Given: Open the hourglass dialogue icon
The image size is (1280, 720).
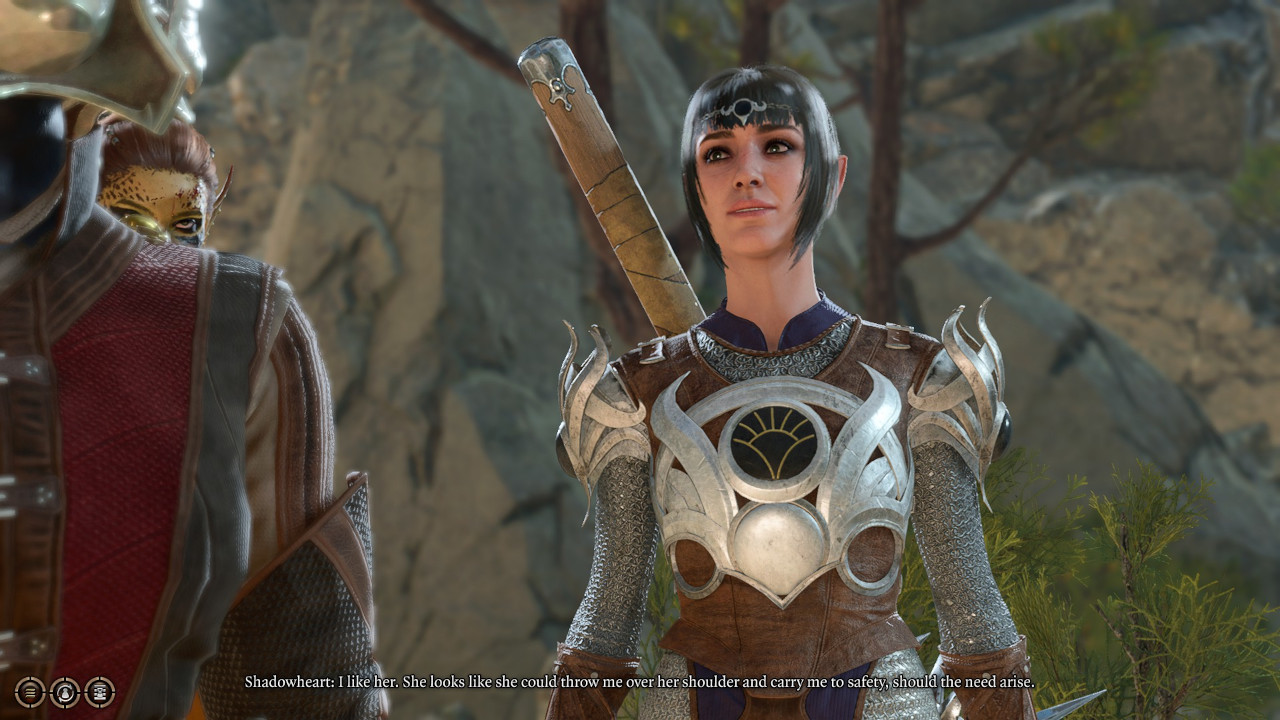Looking at the screenshot, I should point(99,691).
